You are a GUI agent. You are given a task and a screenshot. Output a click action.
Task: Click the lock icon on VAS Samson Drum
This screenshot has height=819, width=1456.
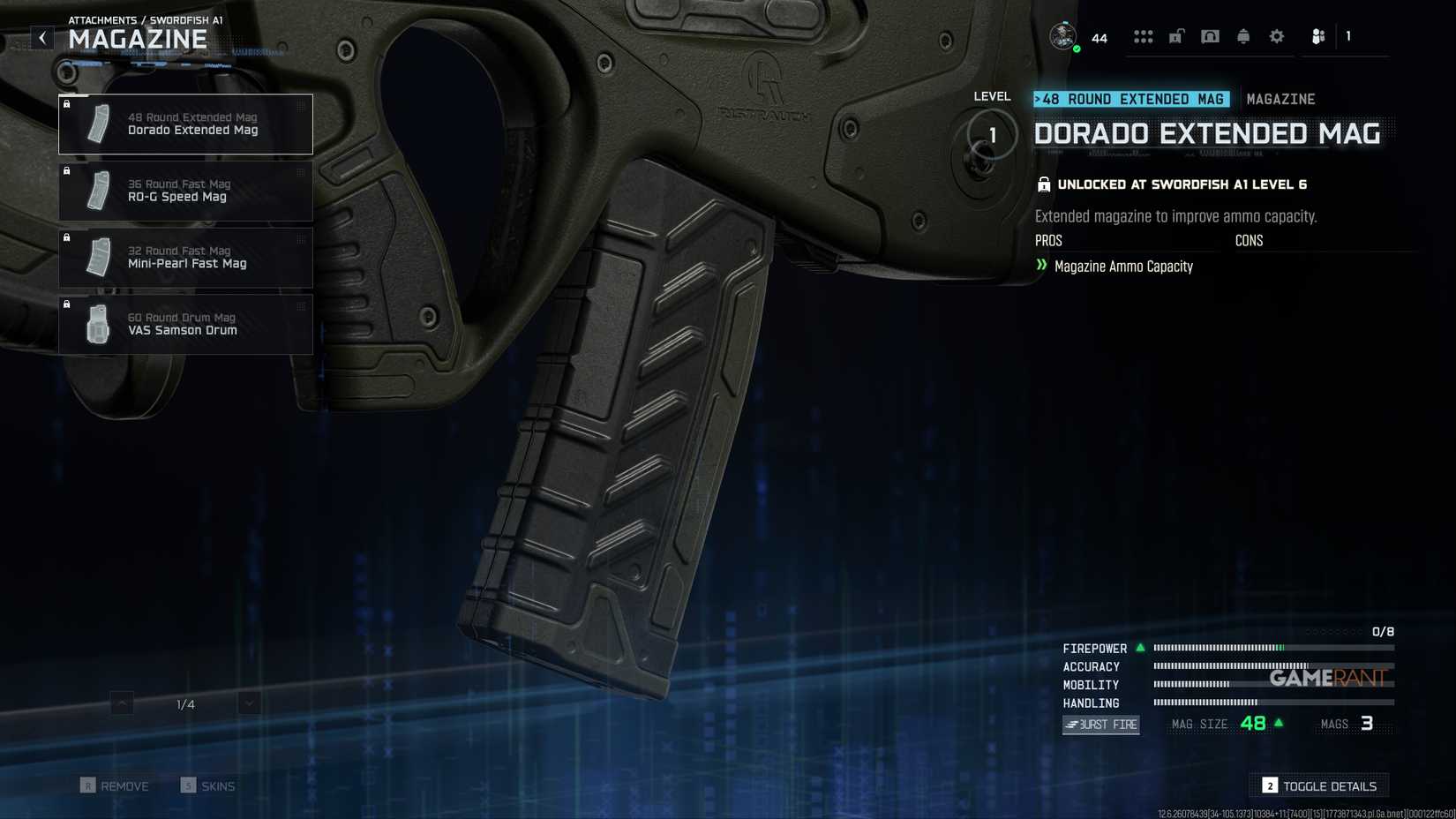click(68, 304)
